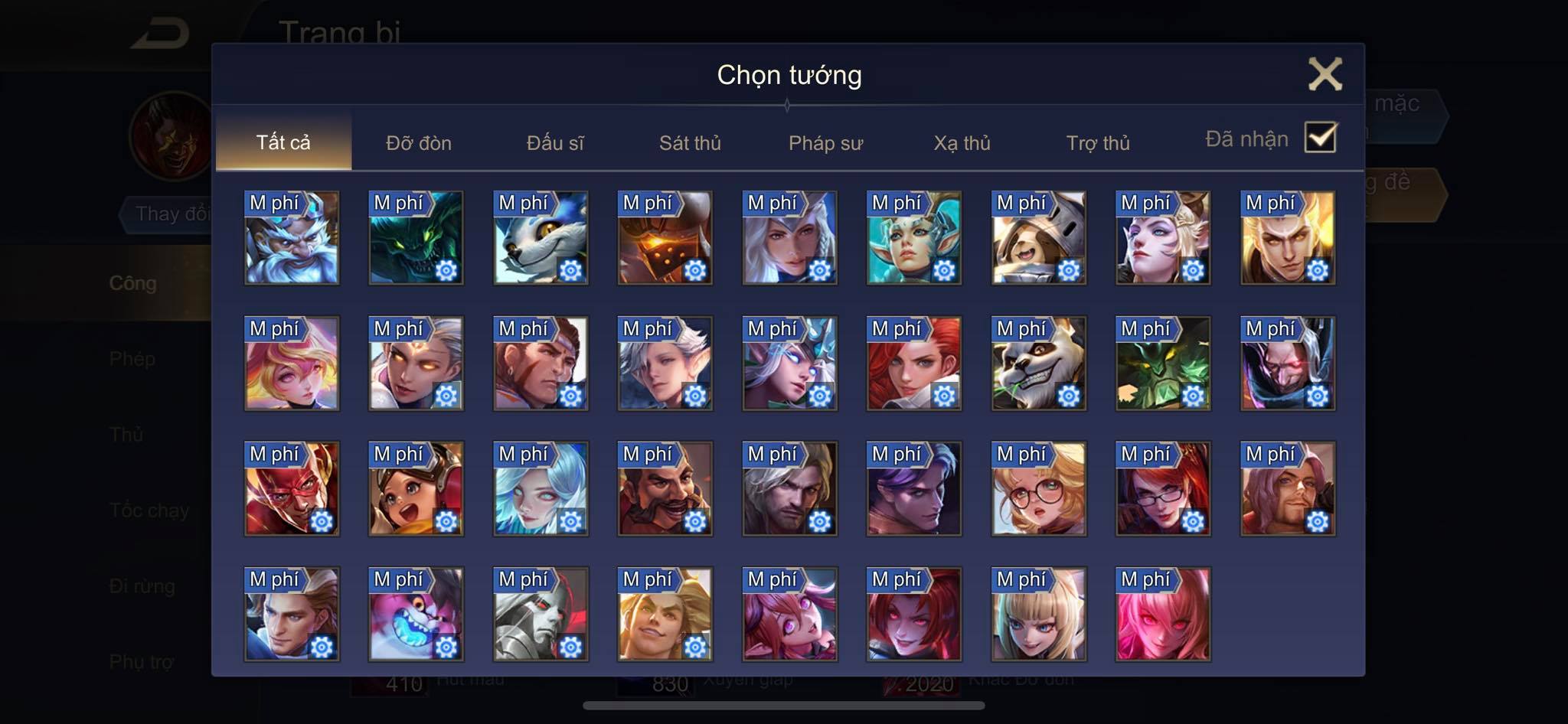The height and width of the screenshot is (724, 1568).
Task: Select the Tất cả tab
Action: [x=283, y=142]
